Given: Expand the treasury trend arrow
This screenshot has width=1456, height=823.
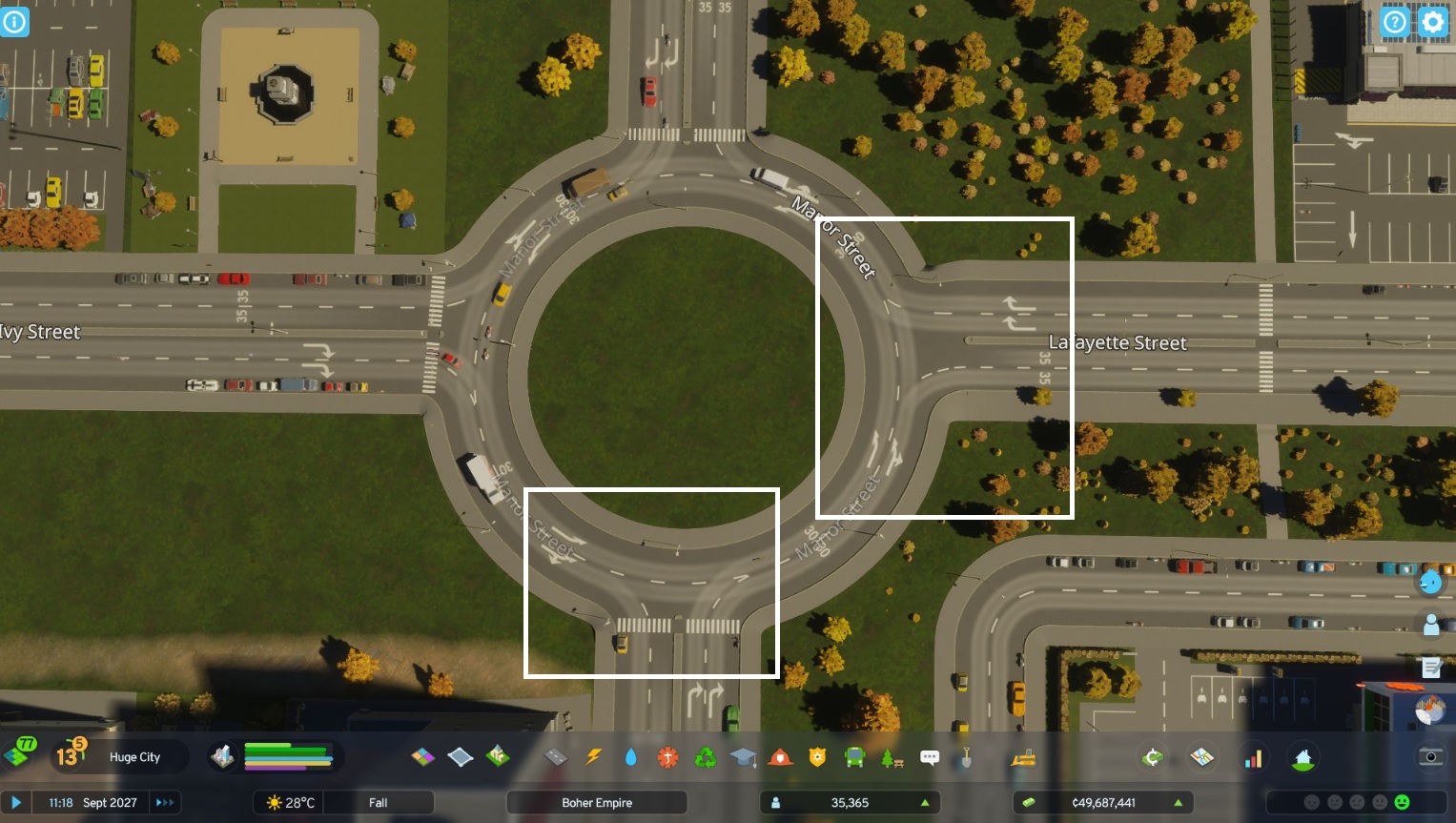Looking at the screenshot, I should 1179,802.
